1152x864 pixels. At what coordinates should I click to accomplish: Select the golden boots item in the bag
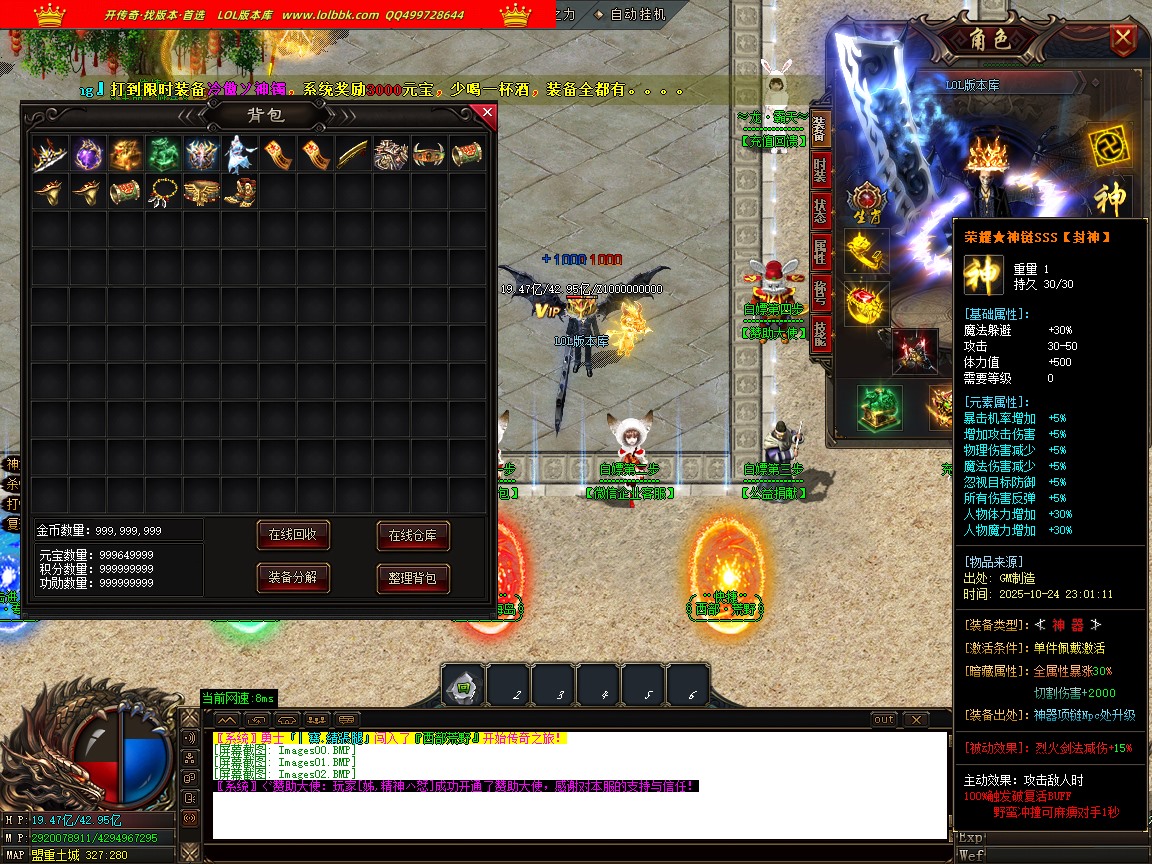240,191
